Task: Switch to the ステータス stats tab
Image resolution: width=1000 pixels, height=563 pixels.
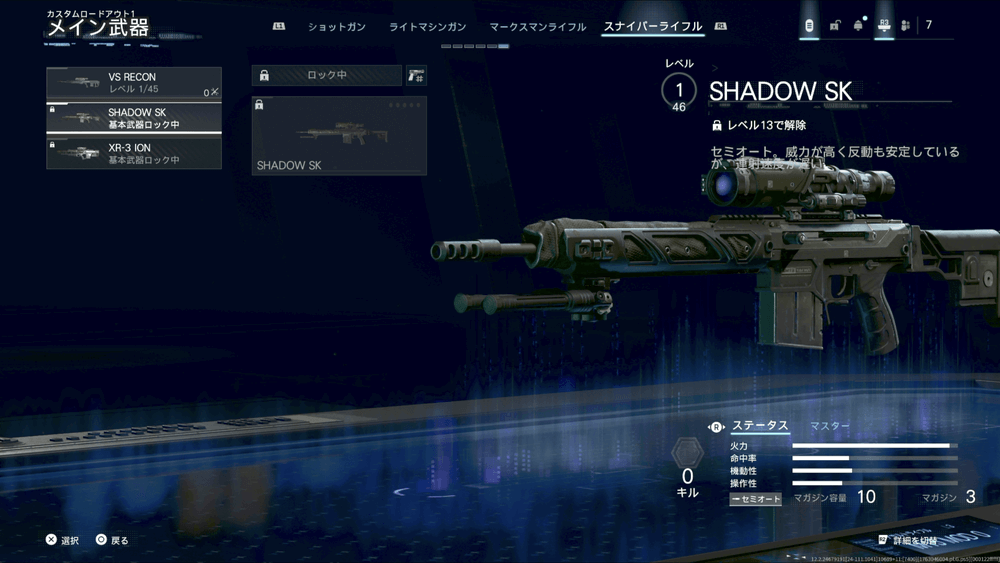Action: (x=760, y=426)
